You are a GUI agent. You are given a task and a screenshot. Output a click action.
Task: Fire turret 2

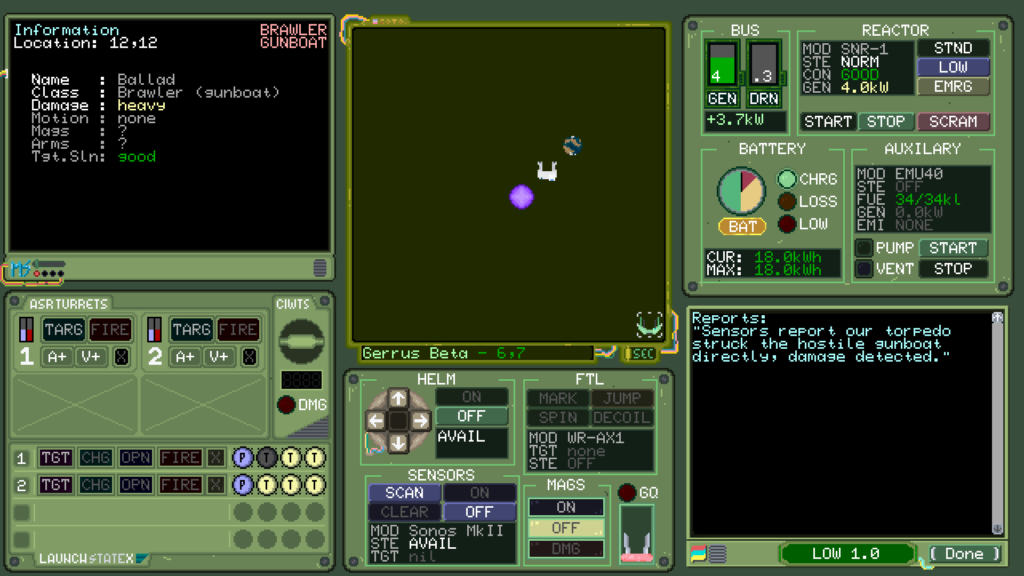point(238,329)
